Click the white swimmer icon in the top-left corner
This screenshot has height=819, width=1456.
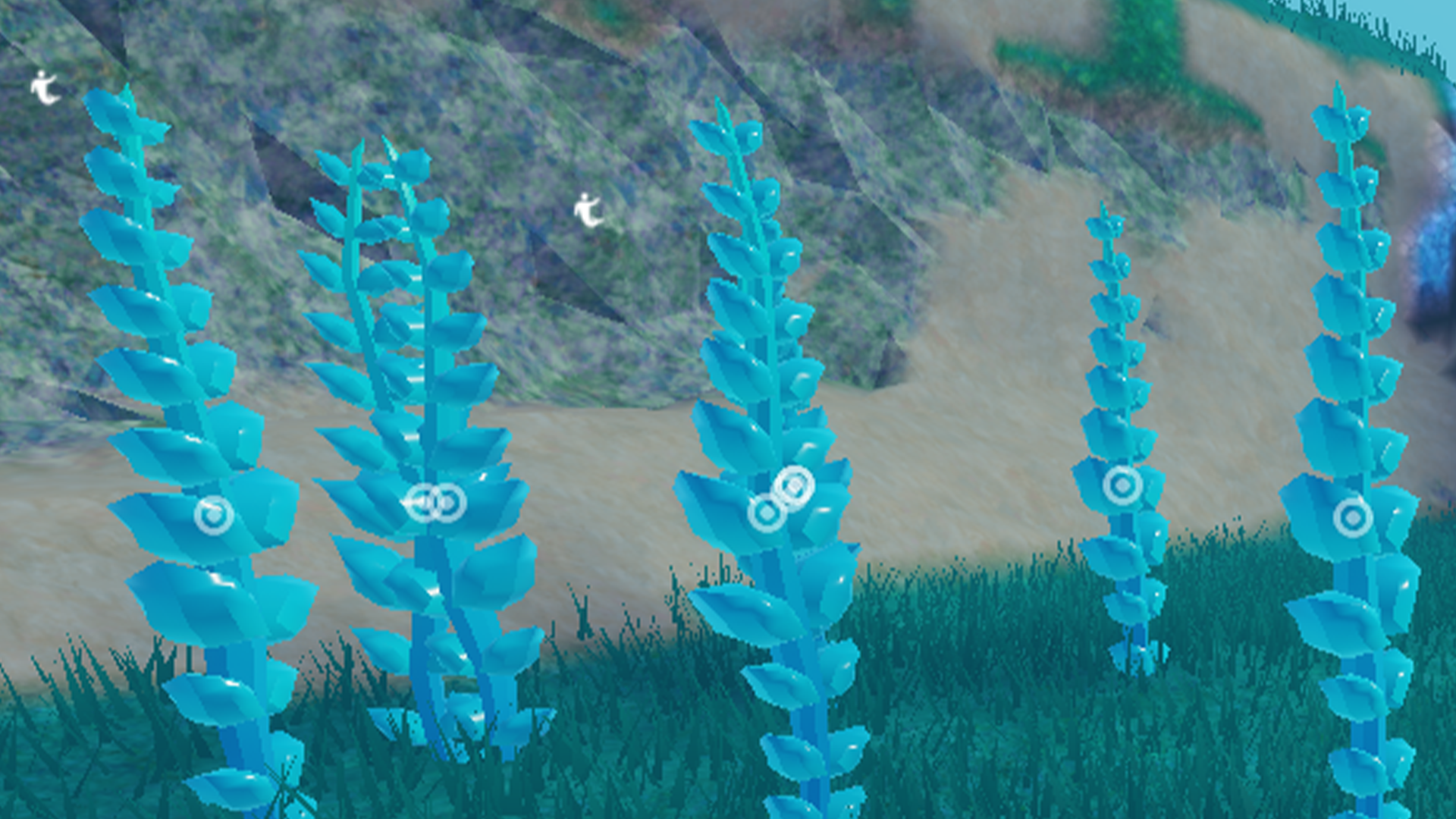[x=43, y=86]
